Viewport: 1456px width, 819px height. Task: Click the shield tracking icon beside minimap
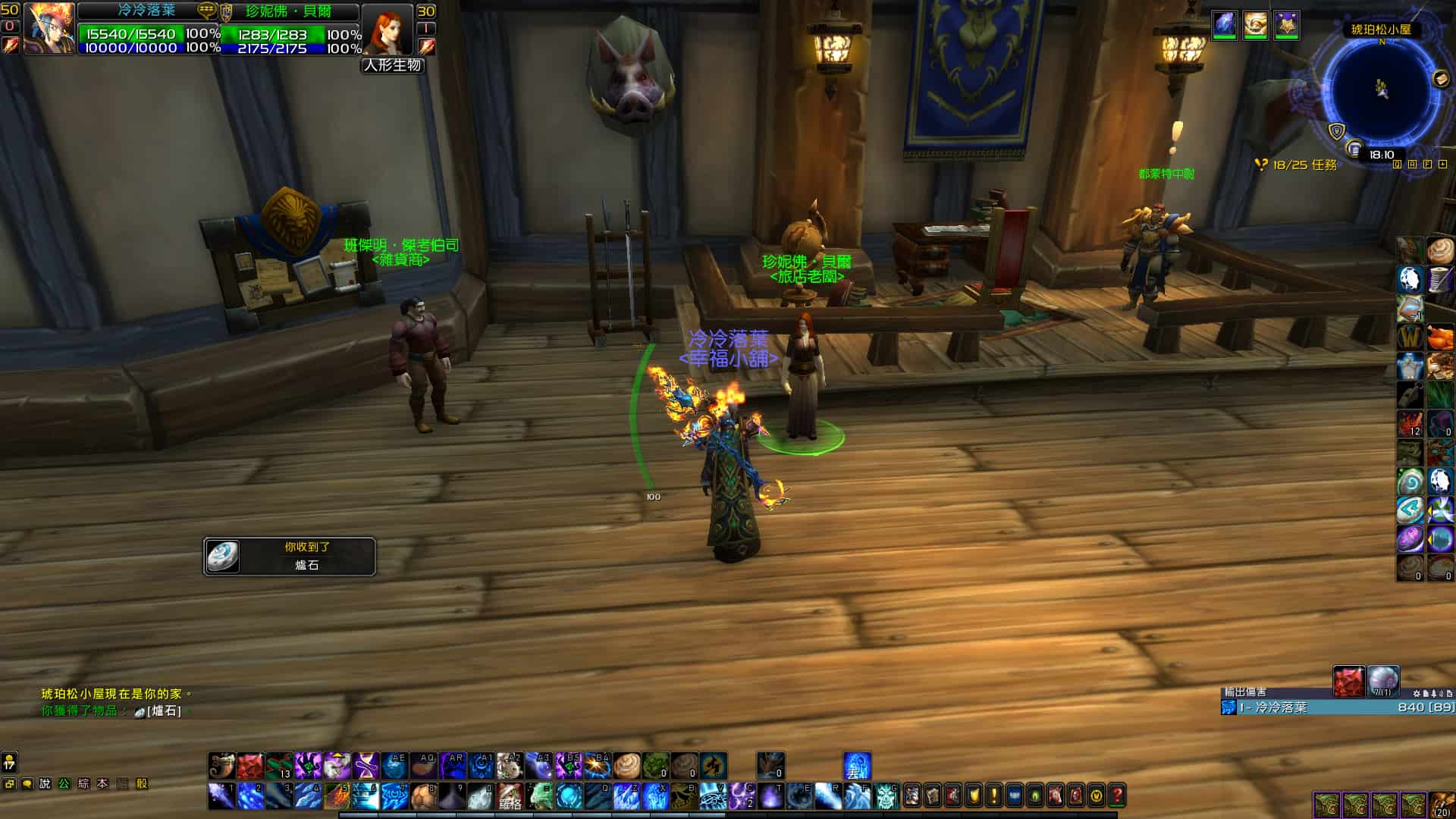1336,131
